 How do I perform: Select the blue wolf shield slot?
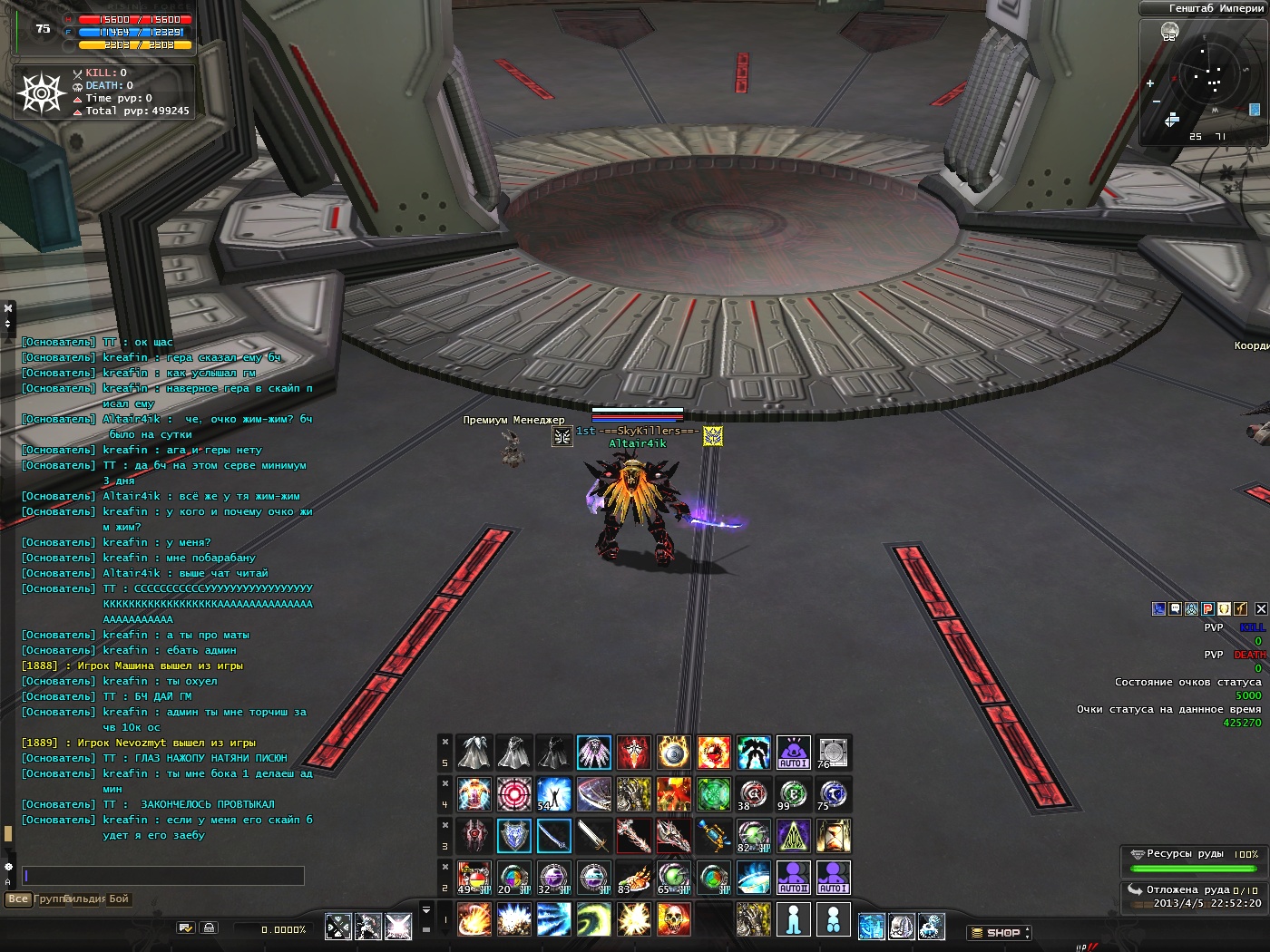click(513, 836)
